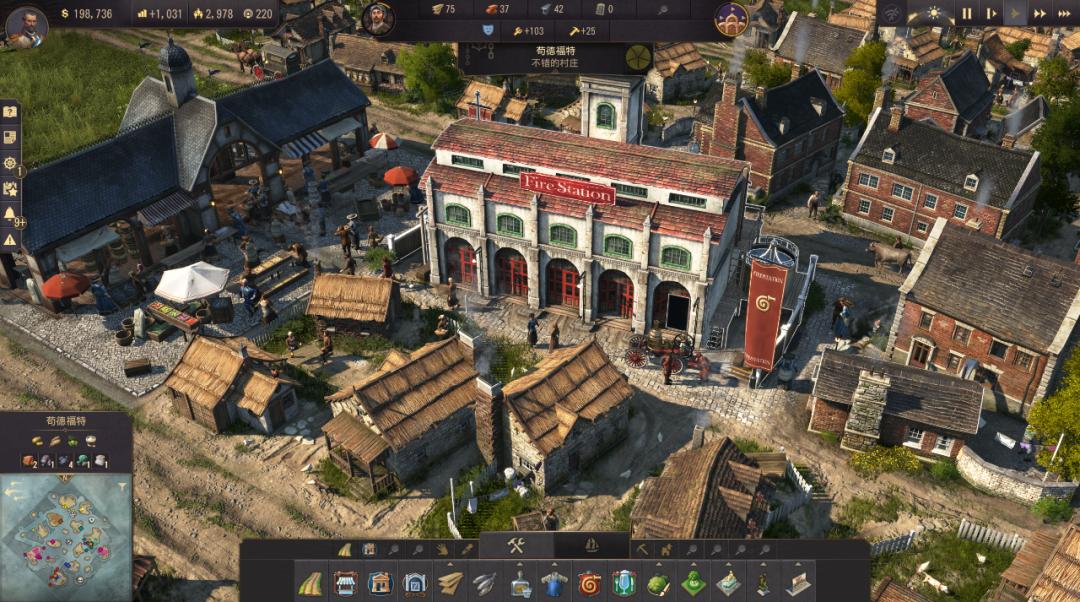
Task: Set game speed to fastest triple arrow
Action: click(1064, 14)
